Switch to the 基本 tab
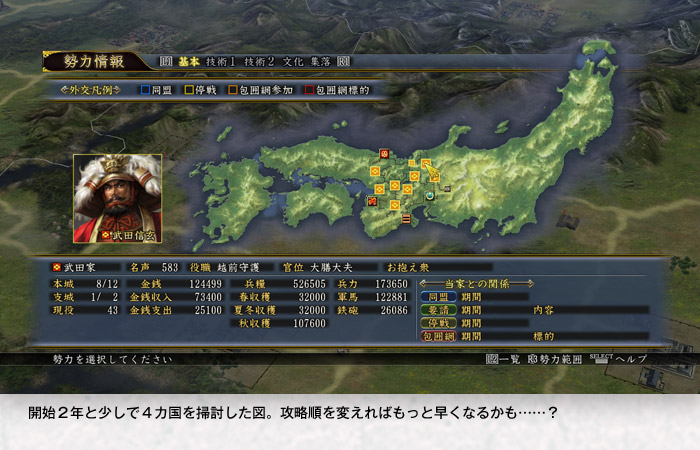700x450 pixels. point(188,62)
